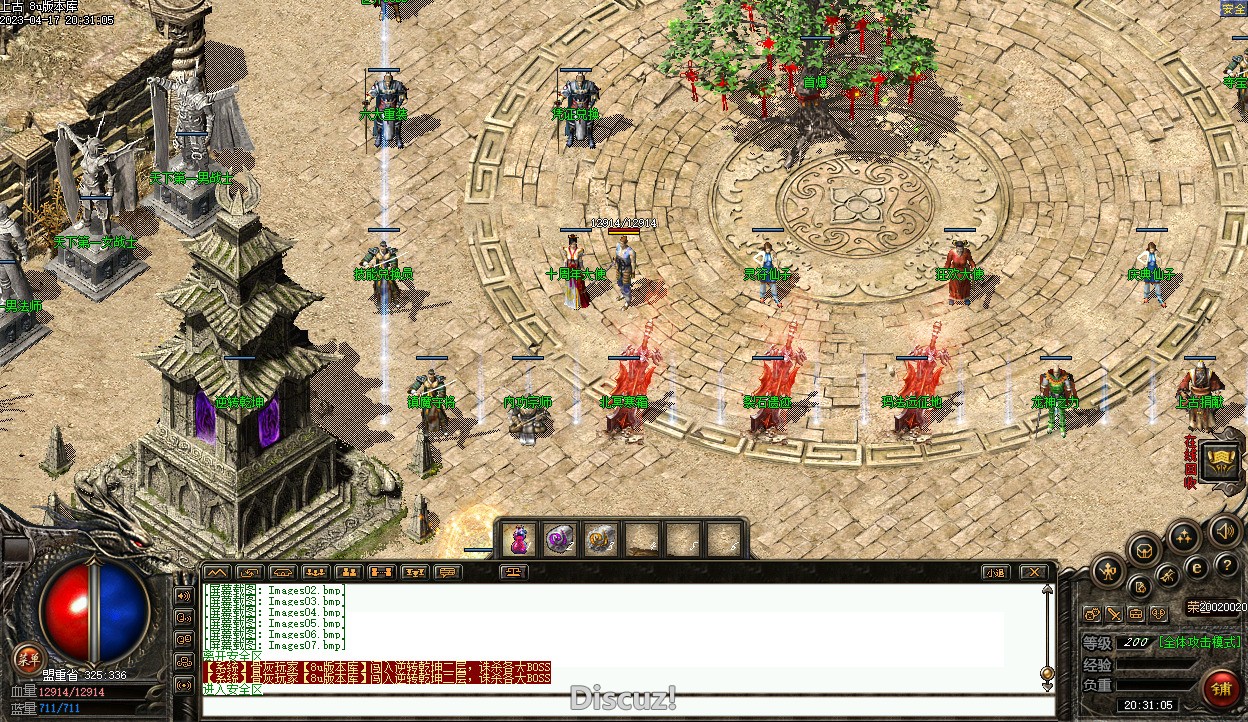Viewport: 1248px width, 722px height.
Task: Click the 小退 logout button
Action: pyautogui.click(x=994, y=573)
